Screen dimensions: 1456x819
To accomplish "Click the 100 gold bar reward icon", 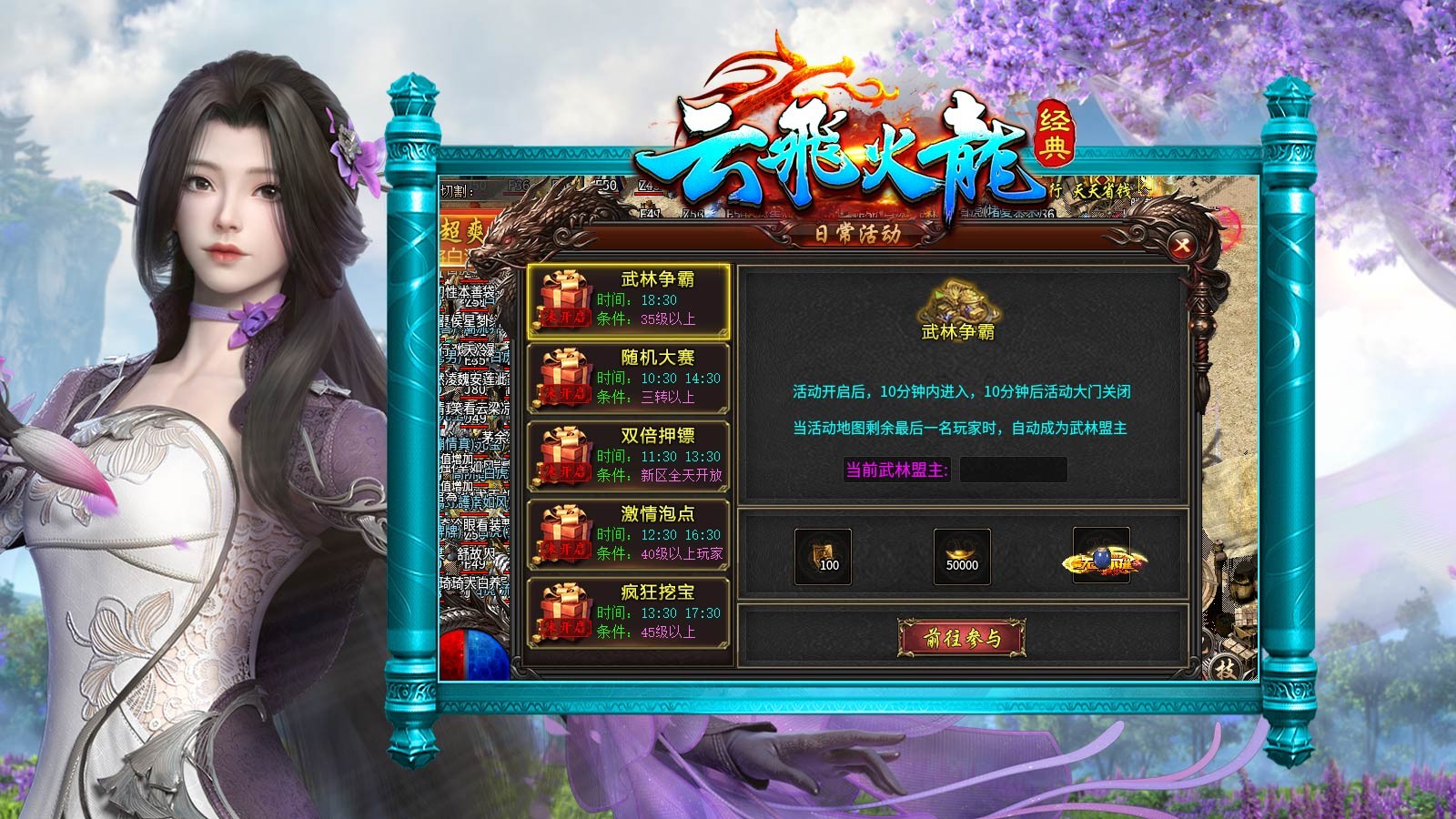I will [824, 555].
